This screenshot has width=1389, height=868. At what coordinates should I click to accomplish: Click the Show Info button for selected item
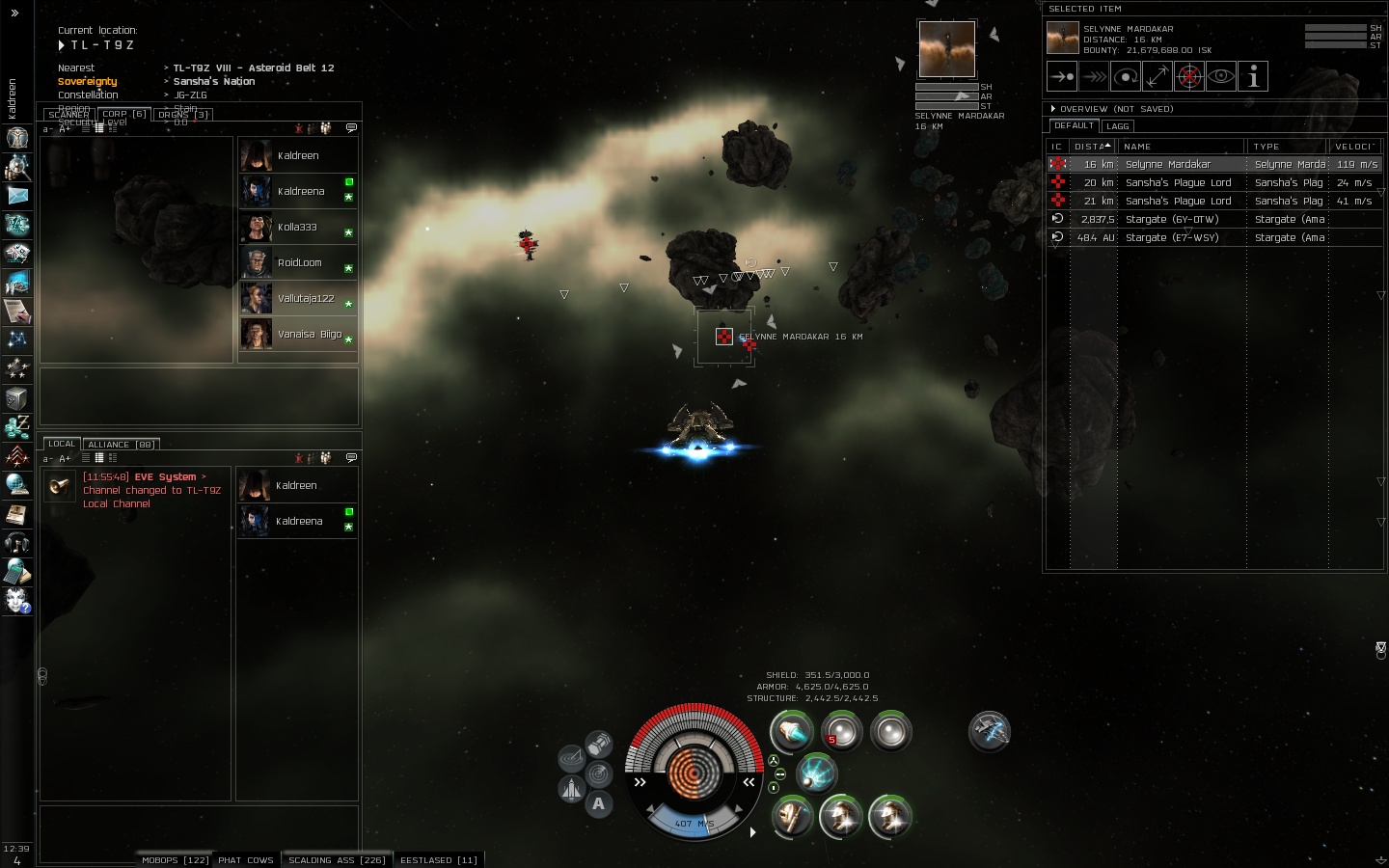pyautogui.click(x=1253, y=77)
